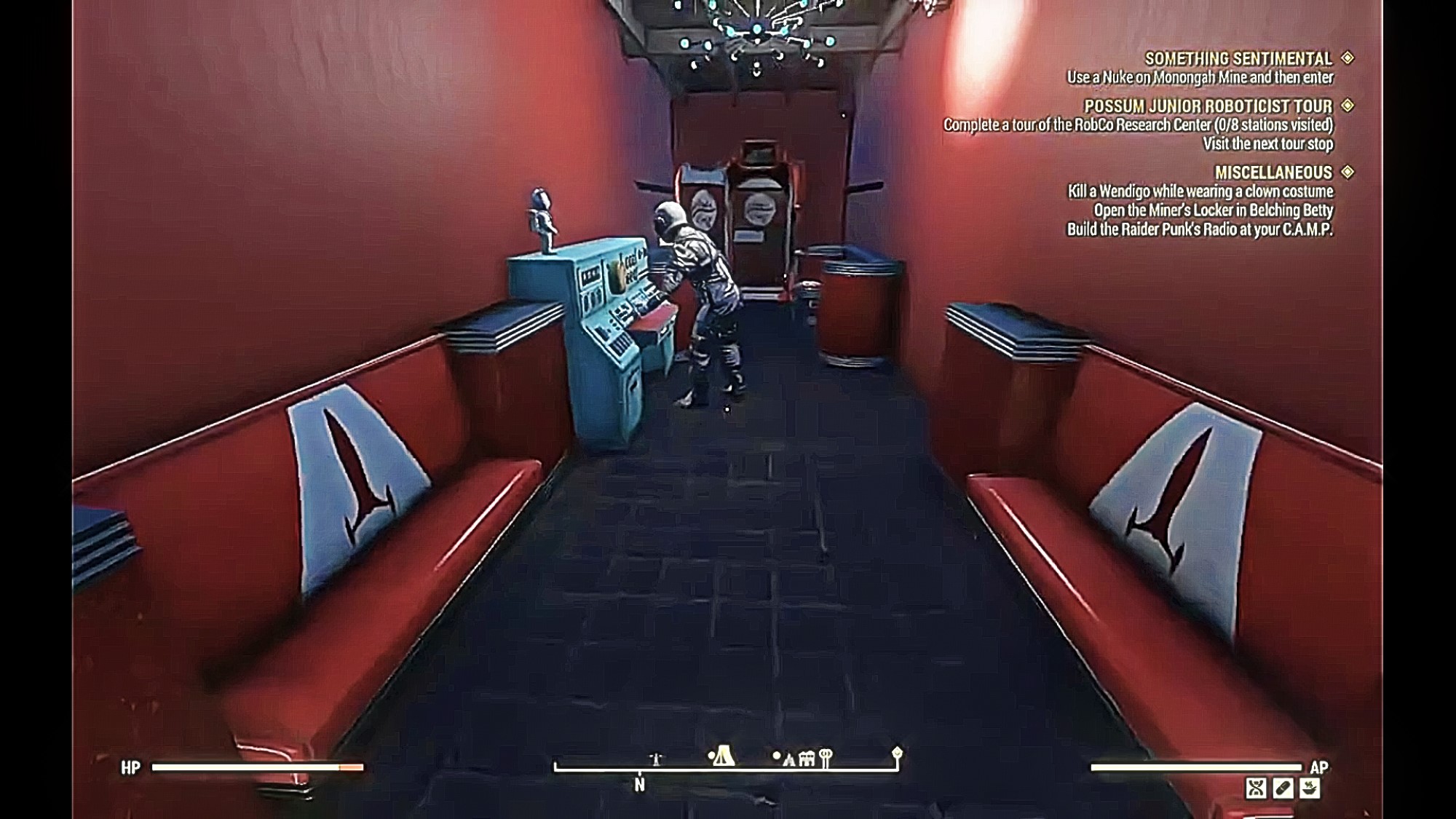Click the vault boy figure on the compass
Screen dimensions: 1456x819
656,759
